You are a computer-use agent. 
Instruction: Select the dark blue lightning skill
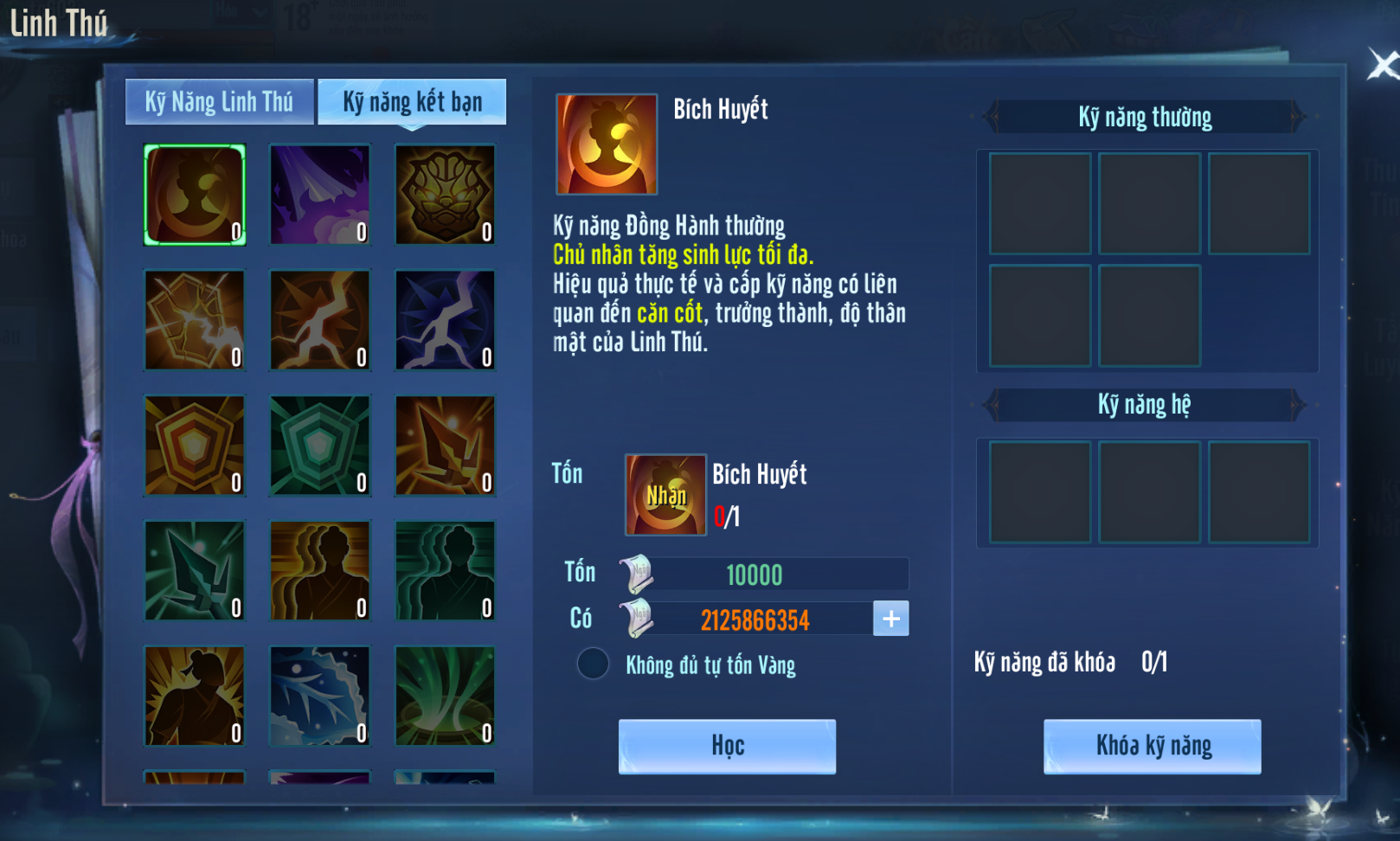[x=445, y=320]
